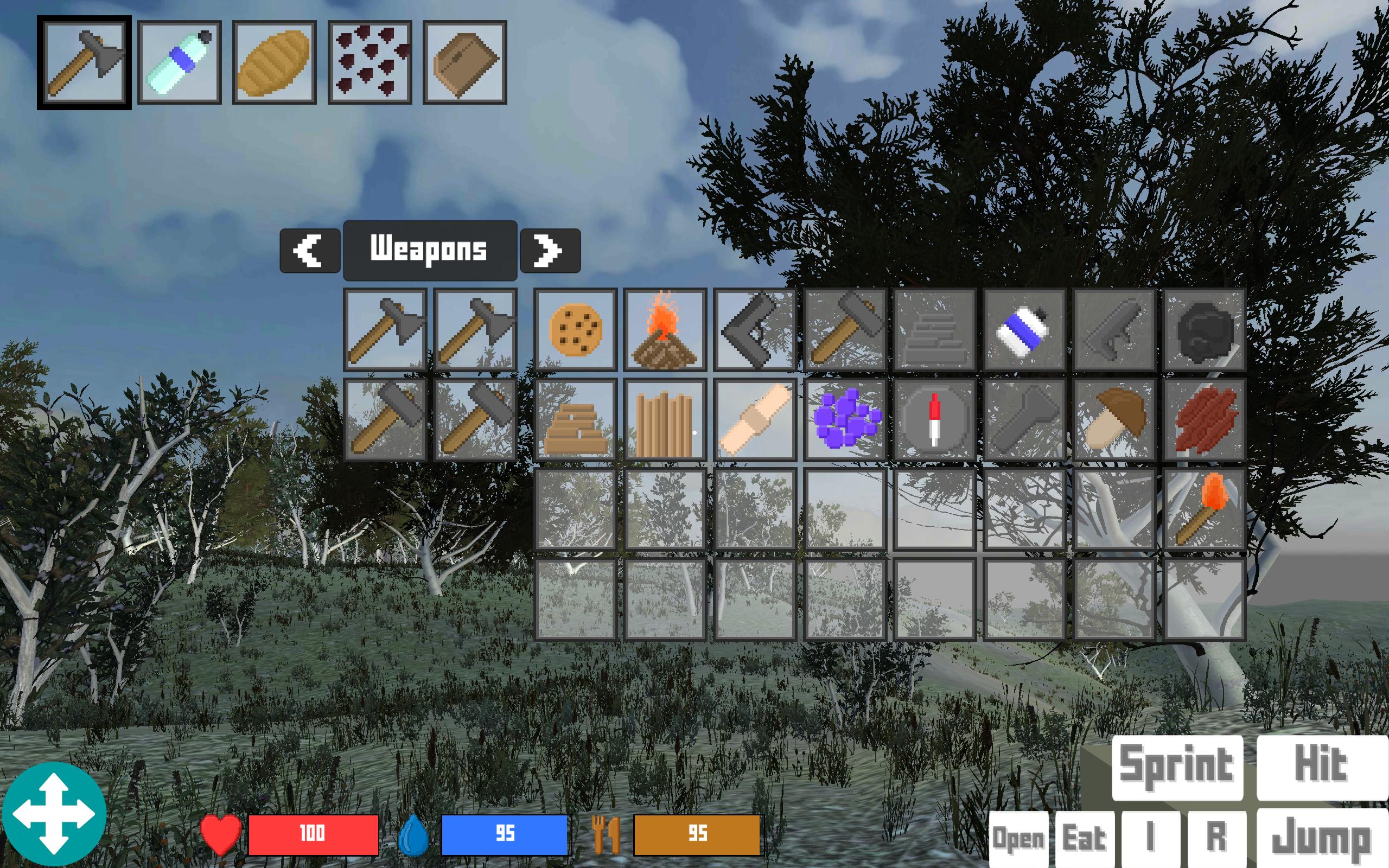
Task: Tap the Open button
Action: pos(1018,838)
